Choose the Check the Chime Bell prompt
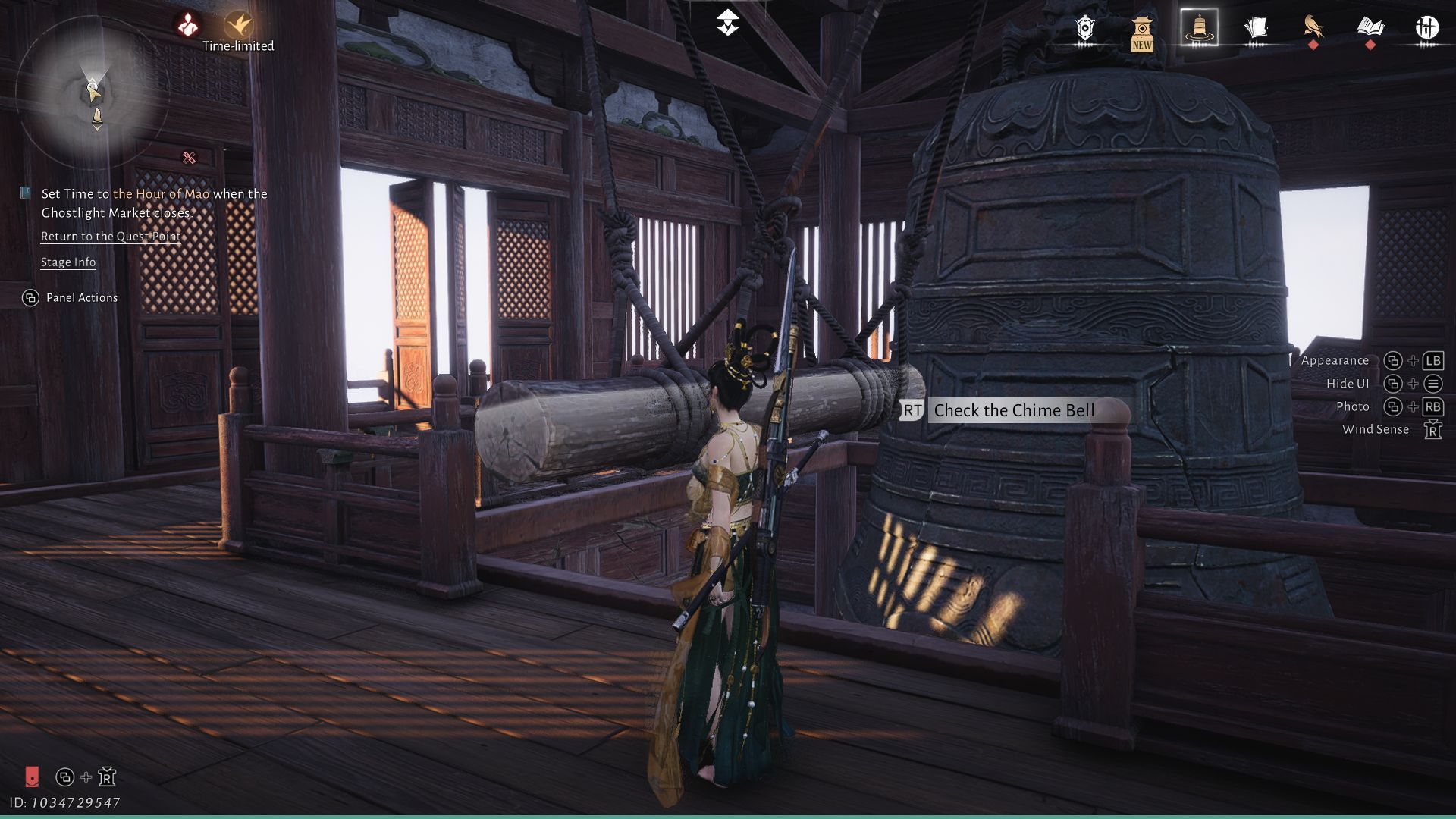Image resolution: width=1456 pixels, height=819 pixels. (1013, 411)
